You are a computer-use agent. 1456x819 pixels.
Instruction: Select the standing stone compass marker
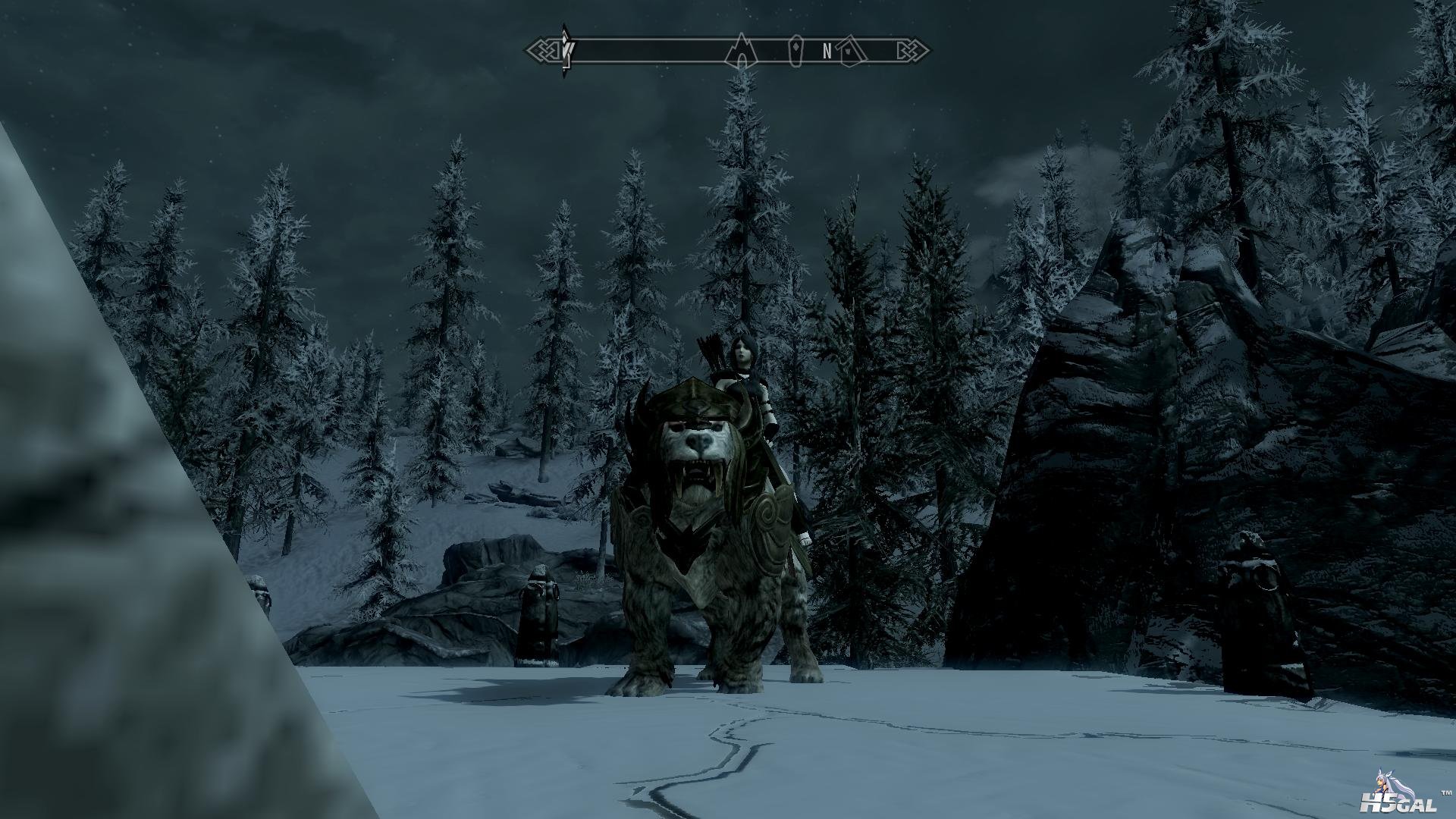[795, 52]
